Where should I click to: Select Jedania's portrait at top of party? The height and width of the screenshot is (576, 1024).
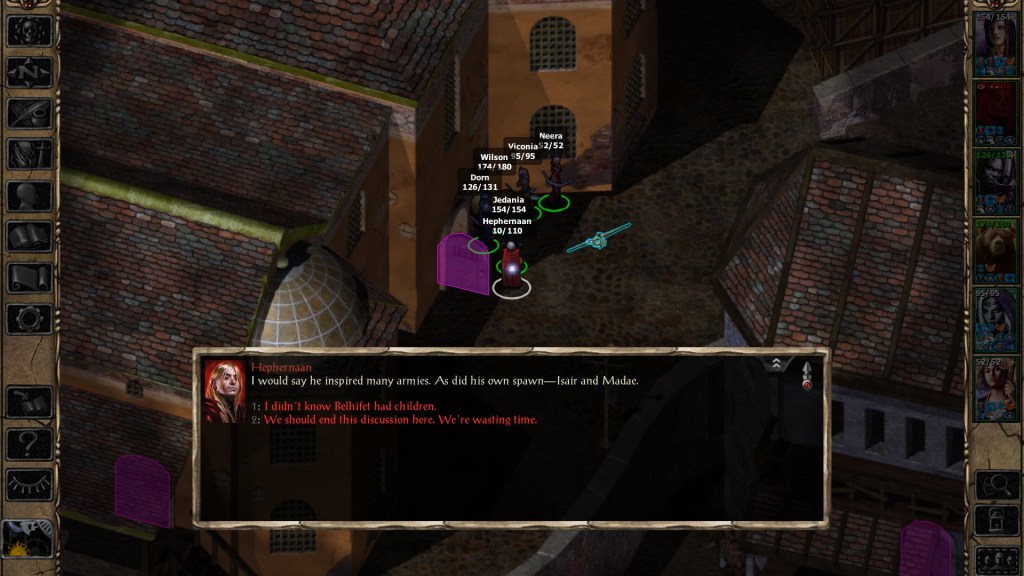click(x=996, y=41)
